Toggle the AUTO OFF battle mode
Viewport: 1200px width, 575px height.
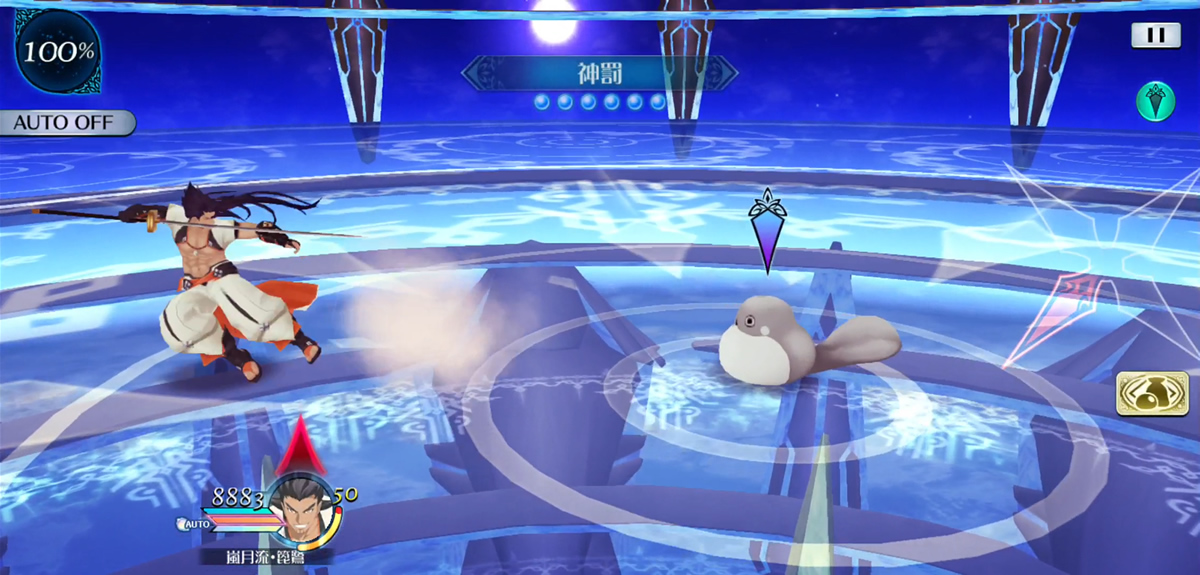67,123
